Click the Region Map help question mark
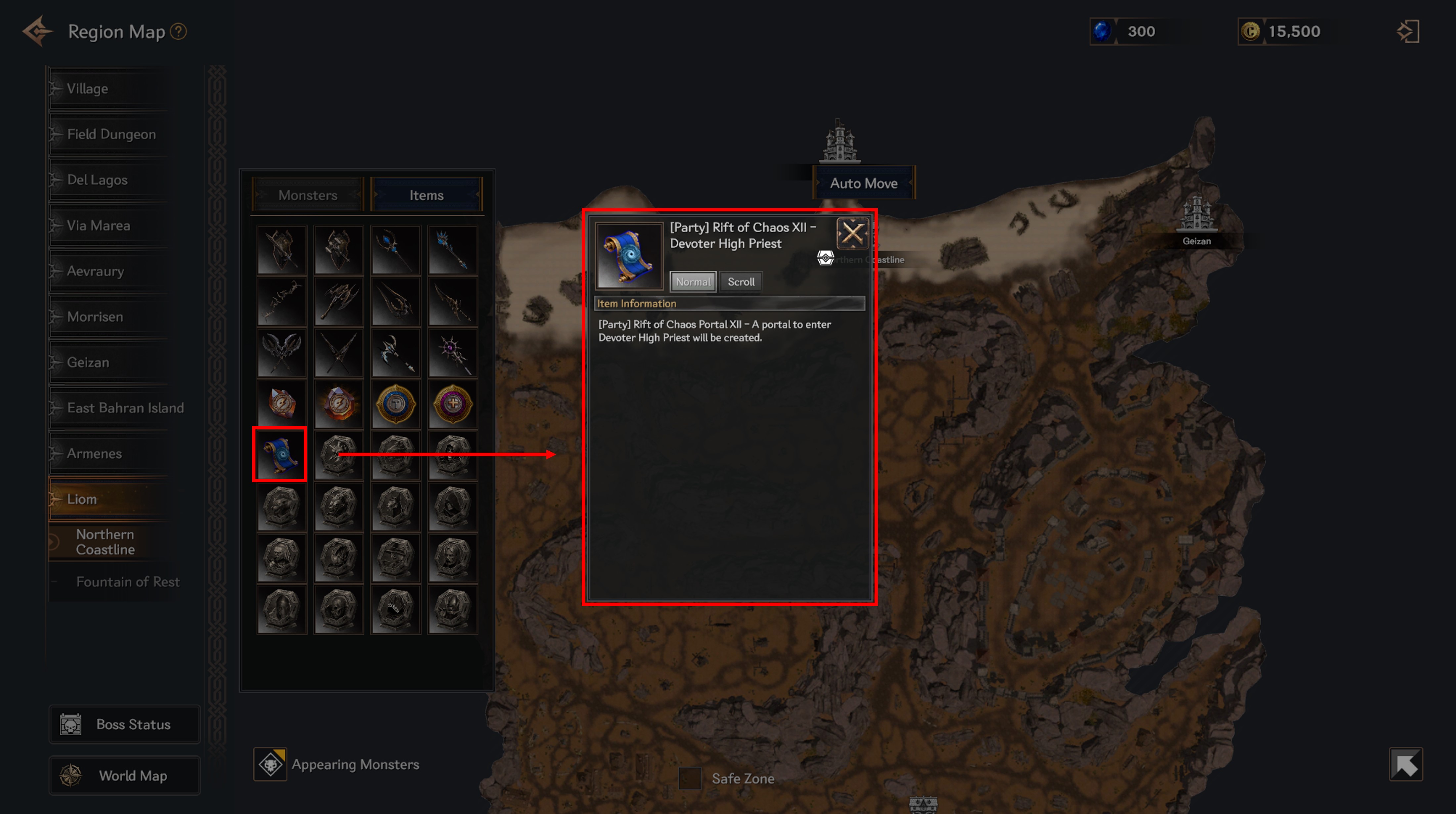 coord(179,32)
